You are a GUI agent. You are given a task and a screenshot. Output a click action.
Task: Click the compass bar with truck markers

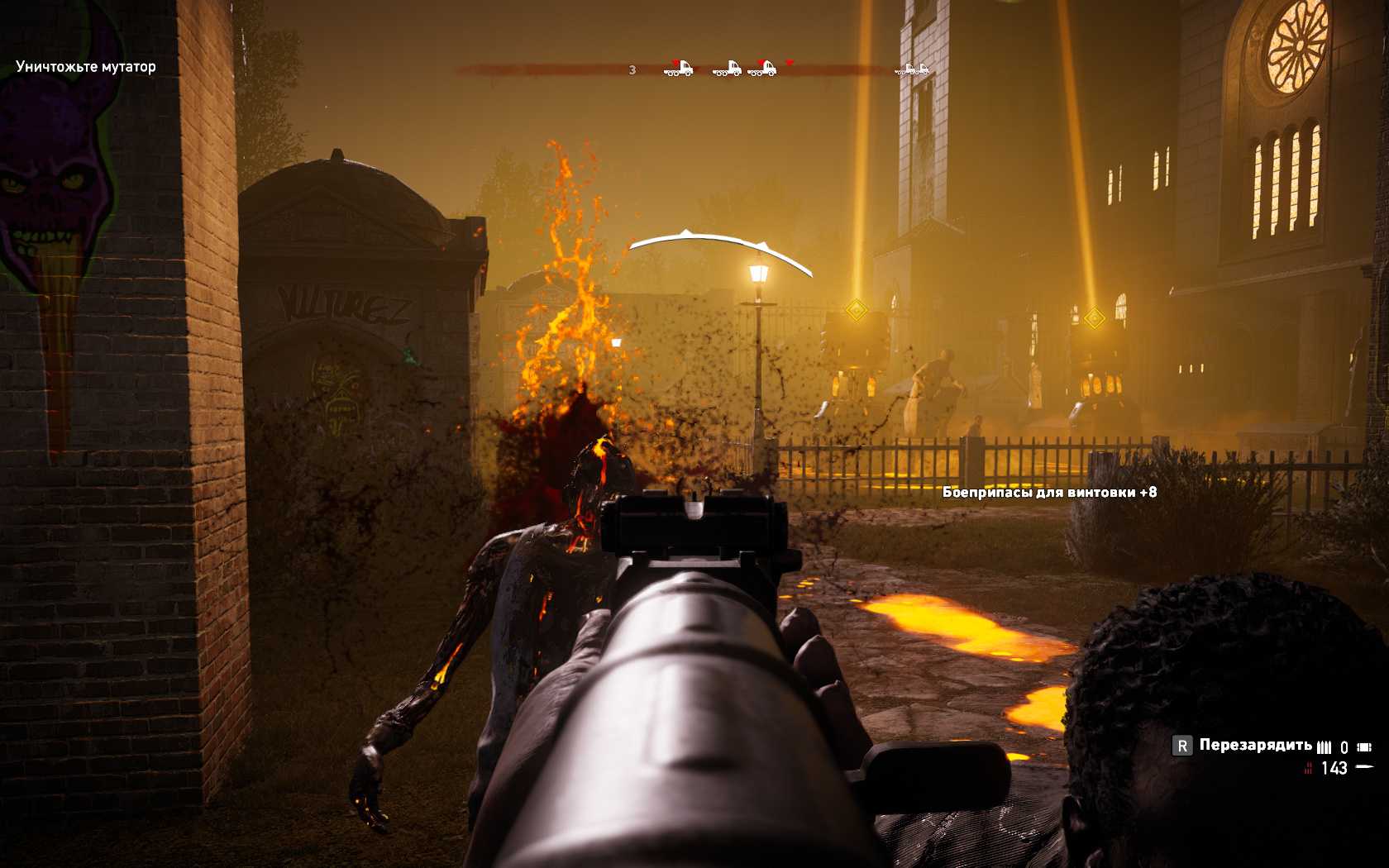click(694, 69)
